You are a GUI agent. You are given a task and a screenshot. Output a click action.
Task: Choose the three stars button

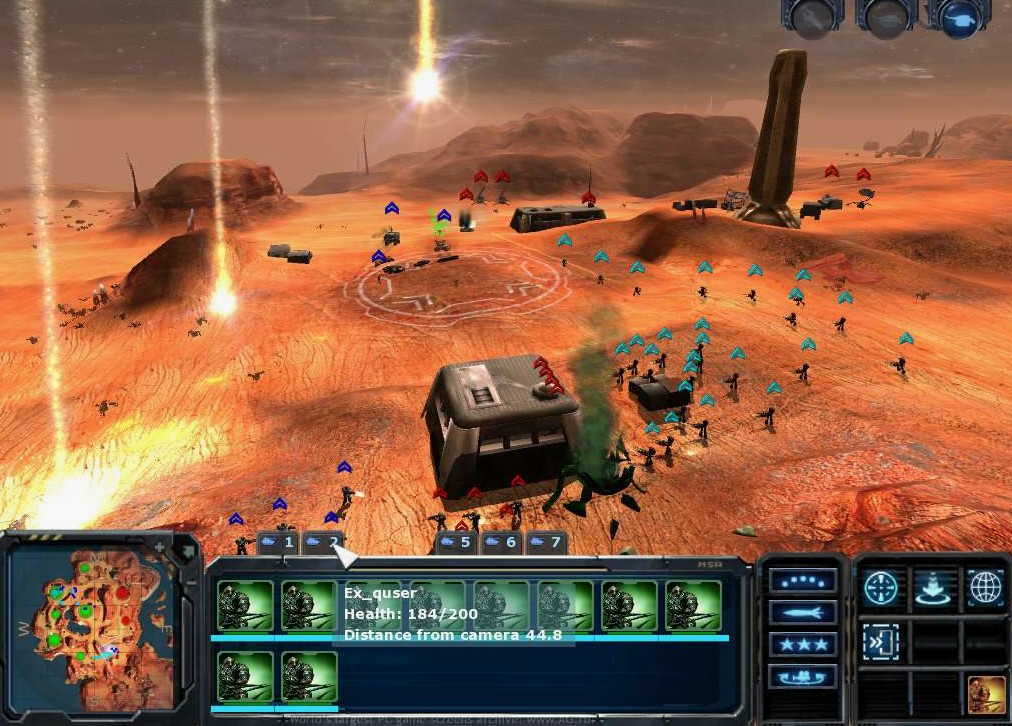[x=803, y=645]
